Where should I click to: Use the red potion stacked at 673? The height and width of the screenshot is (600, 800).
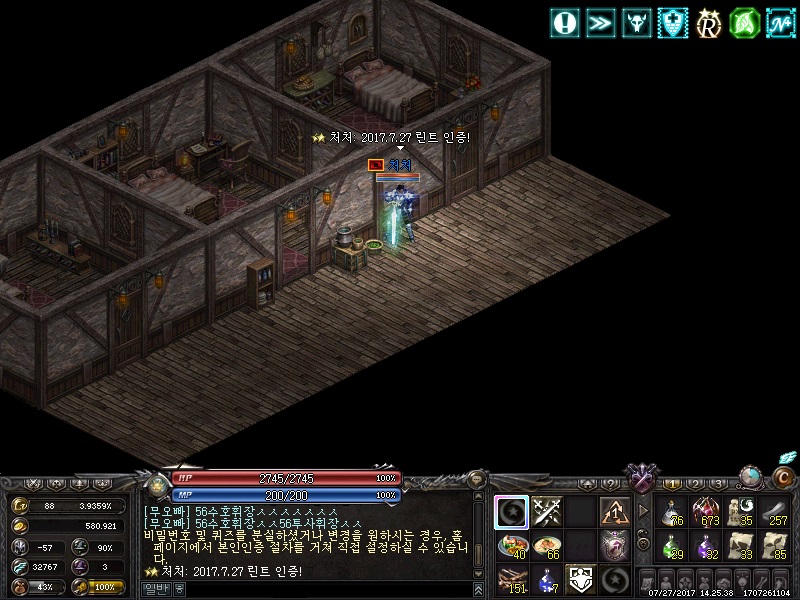[x=707, y=512]
